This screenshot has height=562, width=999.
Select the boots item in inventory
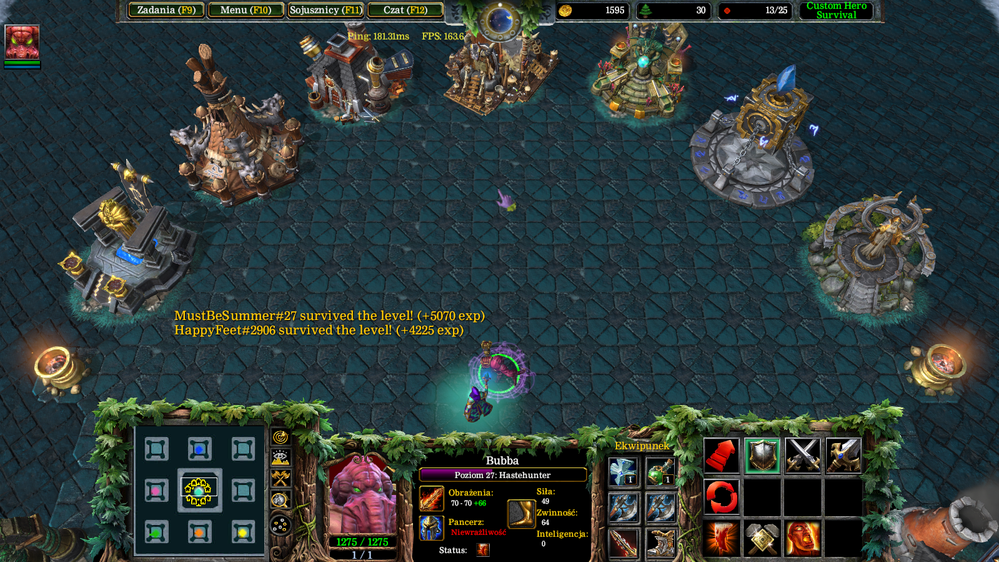(x=660, y=542)
